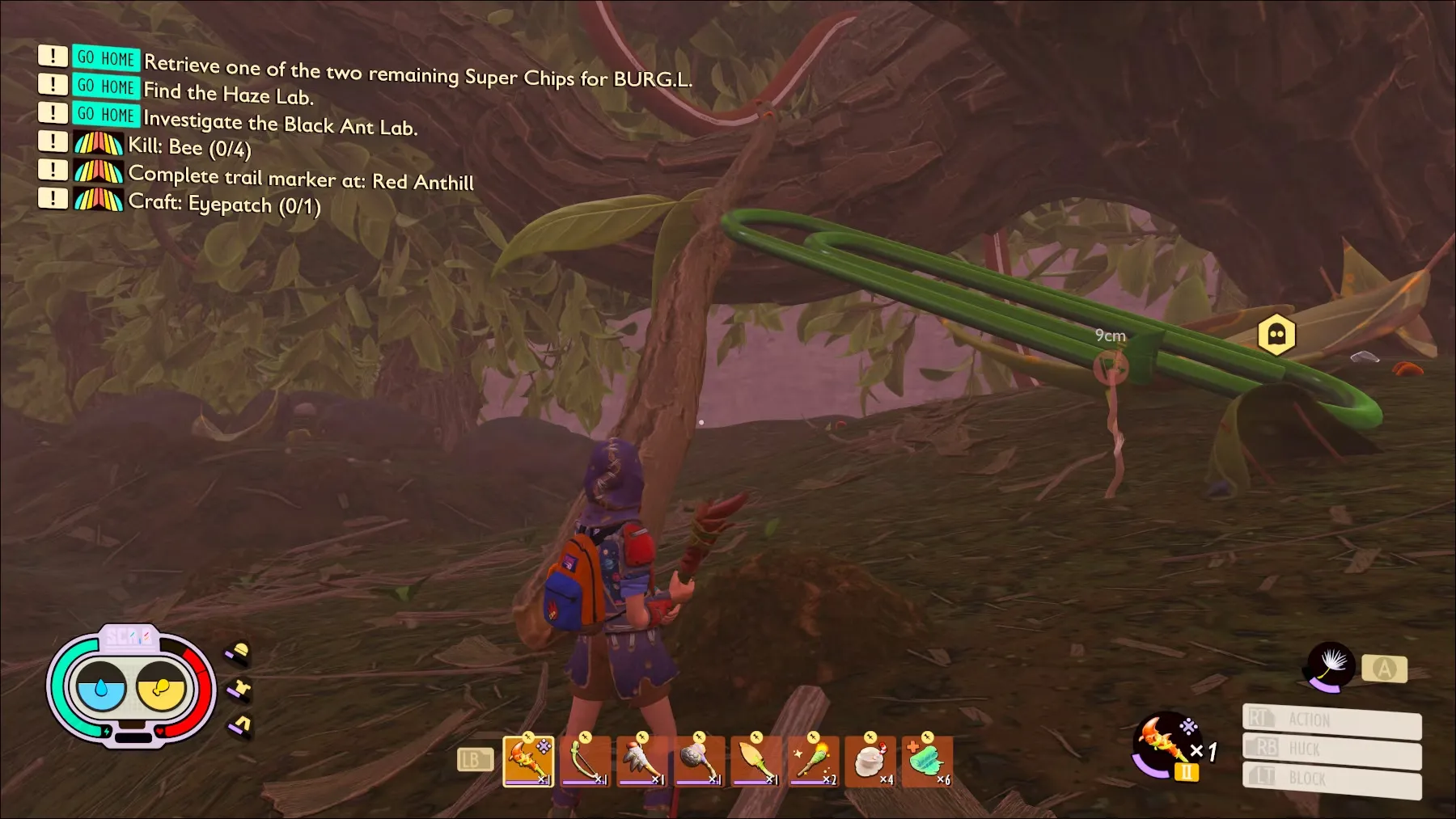Open the Find the Haze Lab objective
This screenshot has width=1456, height=819.
pos(228,94)
